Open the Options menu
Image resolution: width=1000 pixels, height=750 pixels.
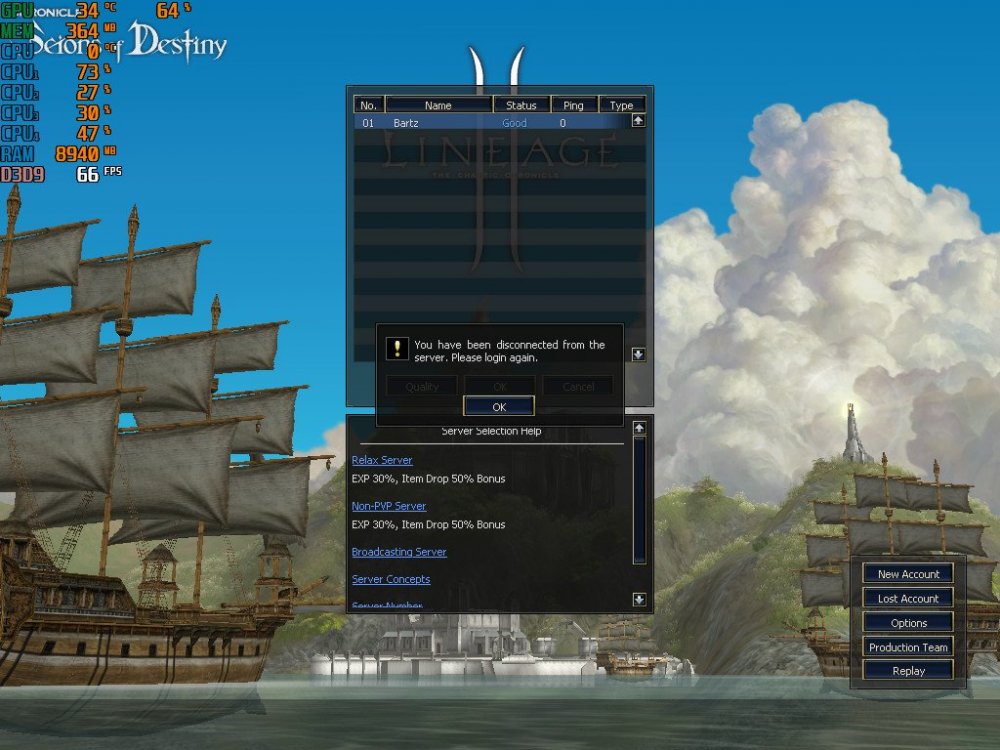908,623
